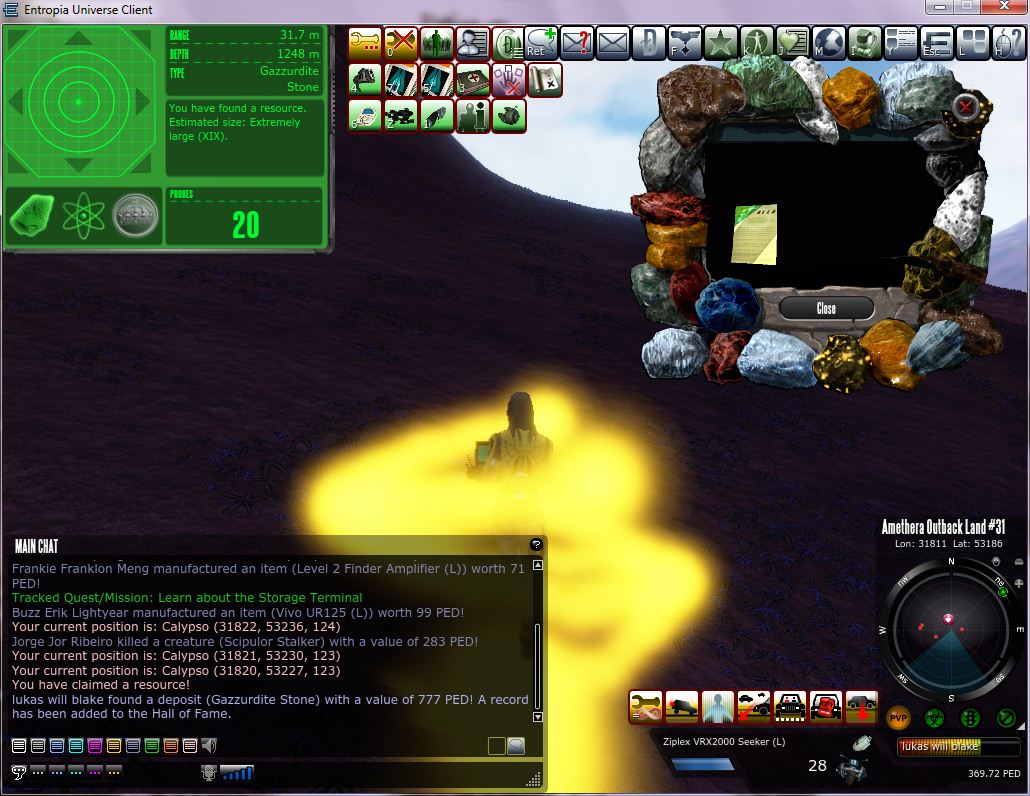Click the help mouse question-mark icon
Image resolution: width=1030 pixels, height=796 pixels.
click(x=1003, y=43)
